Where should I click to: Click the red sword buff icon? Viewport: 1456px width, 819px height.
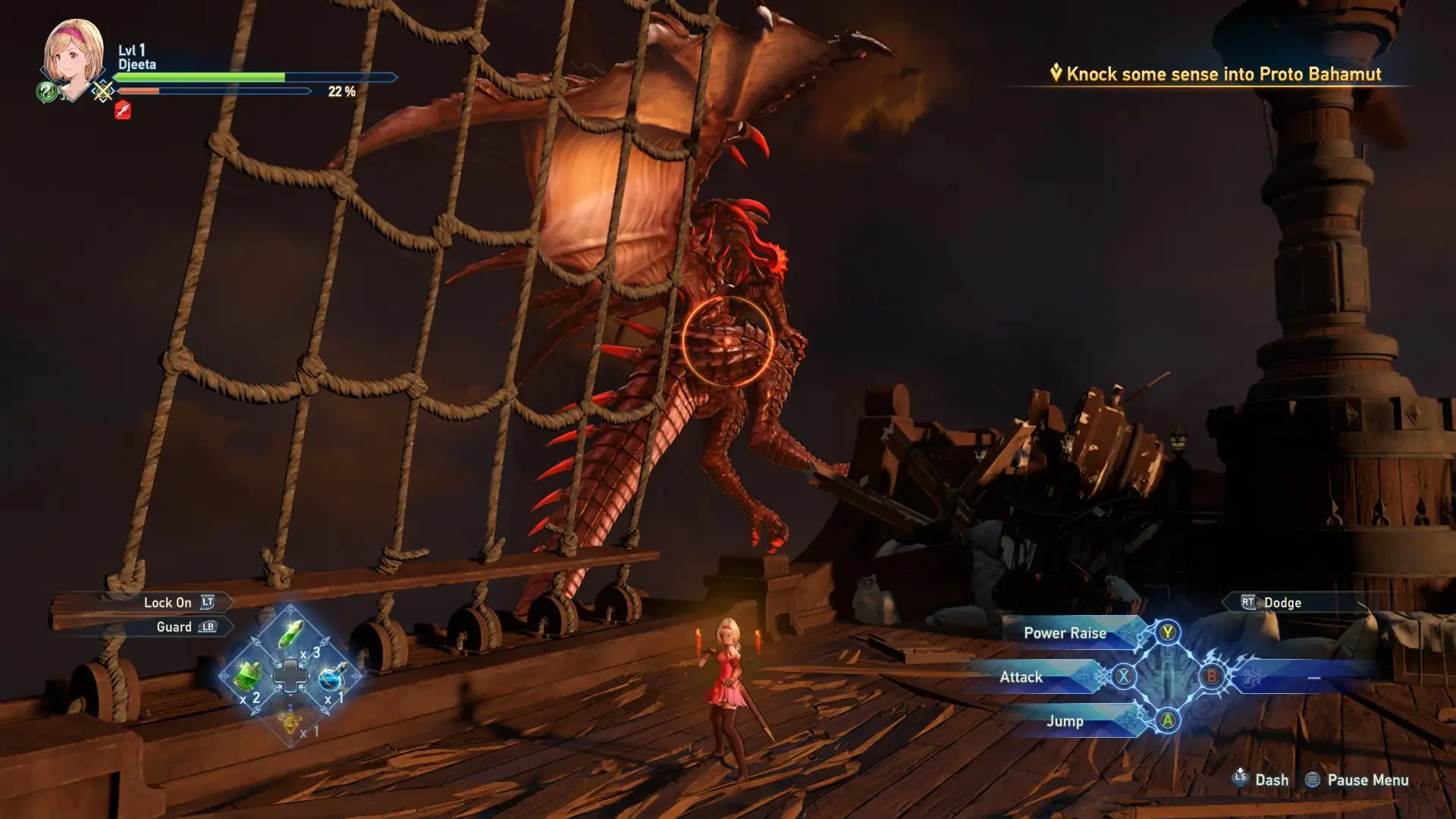point(123,111)
